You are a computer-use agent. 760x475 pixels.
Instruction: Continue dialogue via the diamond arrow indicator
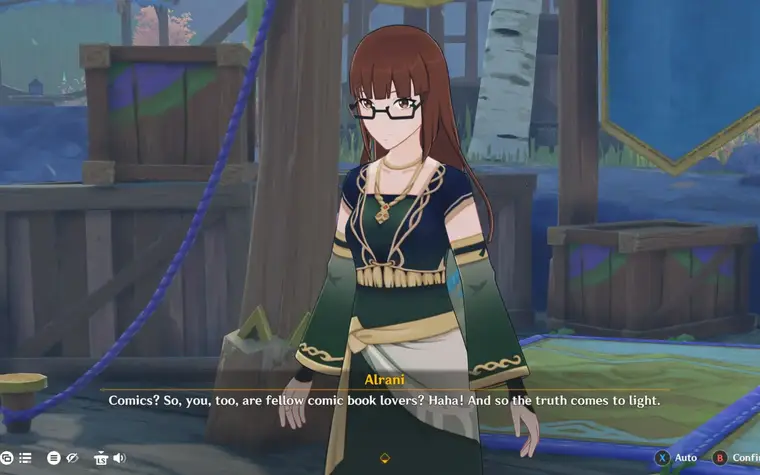pyautogui.click(x=385, y=458)
